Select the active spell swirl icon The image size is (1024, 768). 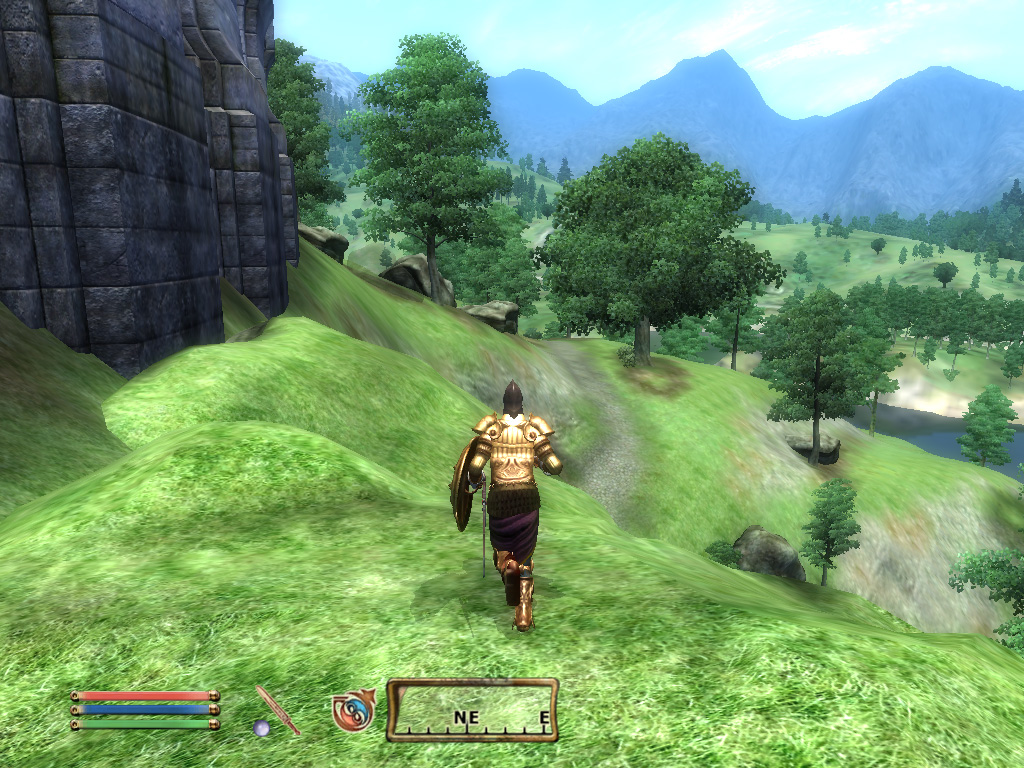point(352,710)
